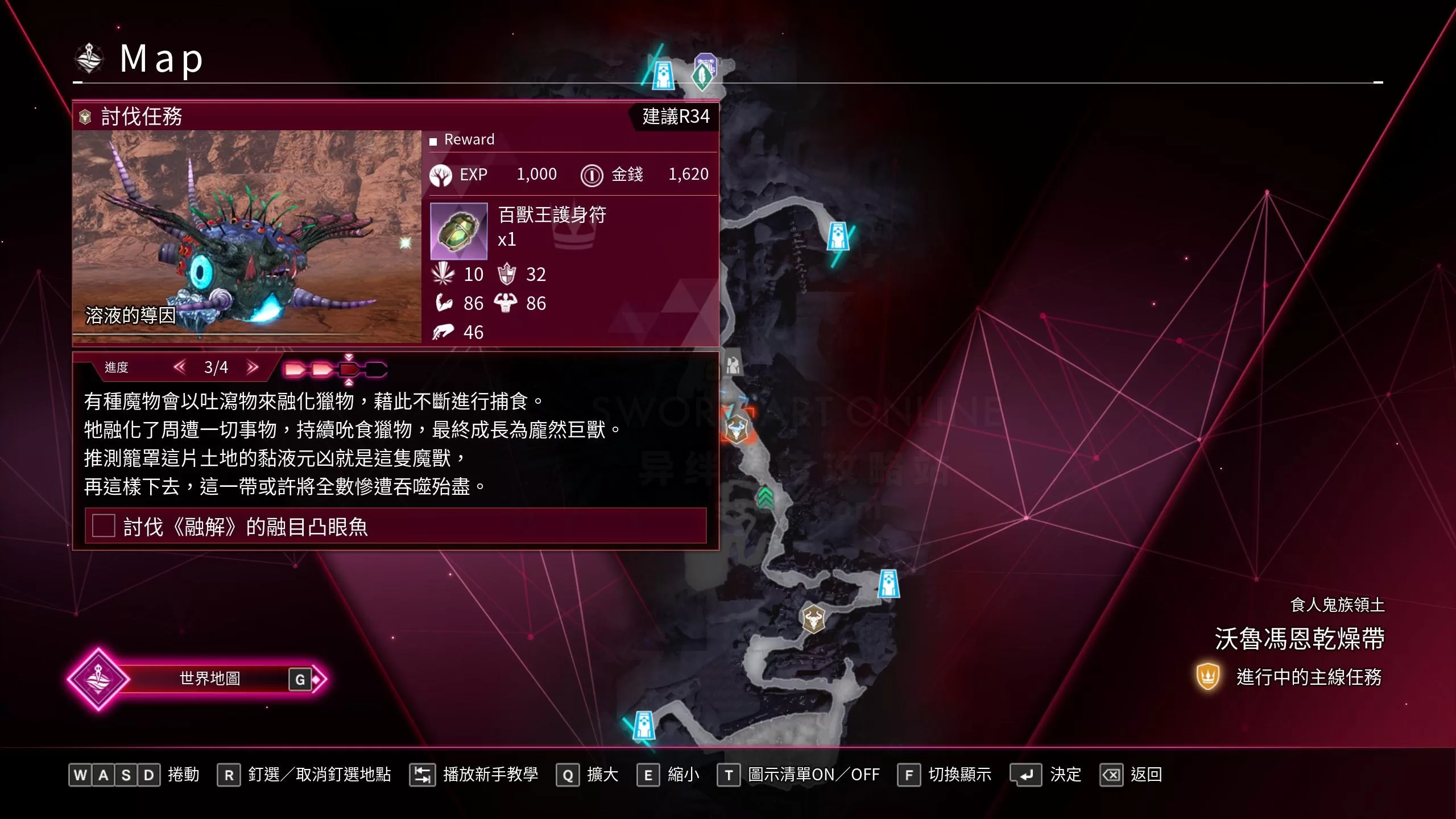Click the left arrow to view previous progress step
The height and width of the screenshot is (819, 1456).
(180, 367)
